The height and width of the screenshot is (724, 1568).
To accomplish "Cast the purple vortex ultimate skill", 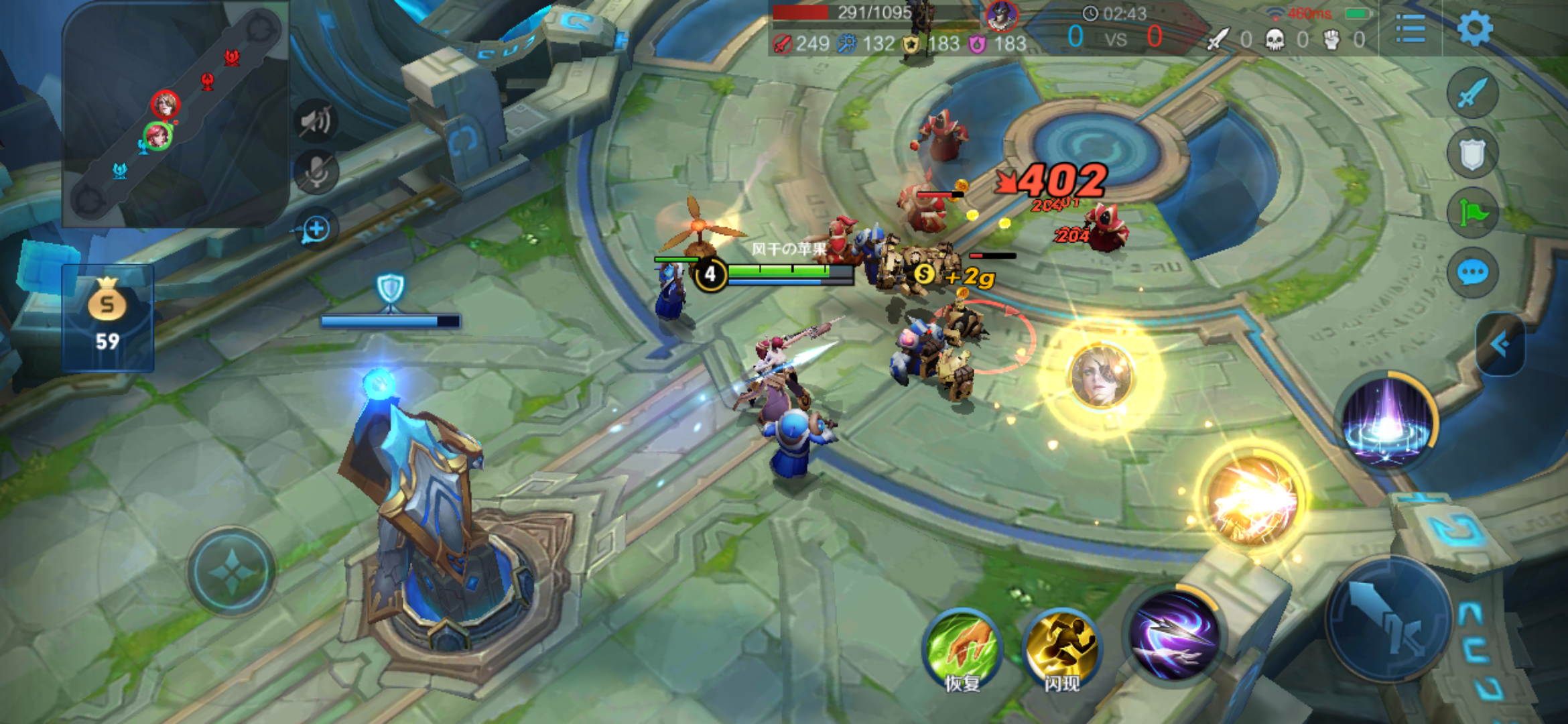I will 1387,421.
